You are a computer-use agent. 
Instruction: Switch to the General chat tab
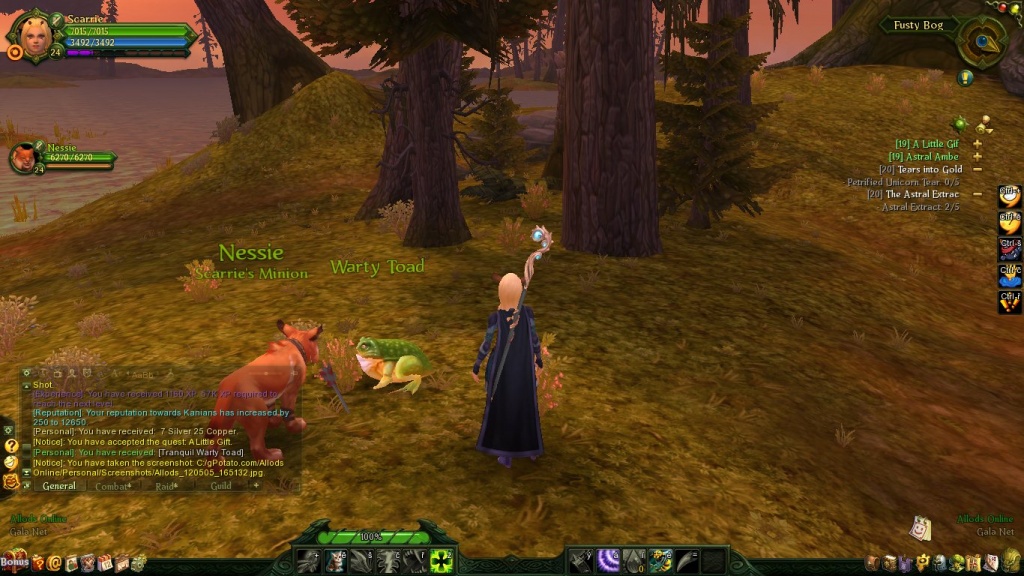click(59, 486)
